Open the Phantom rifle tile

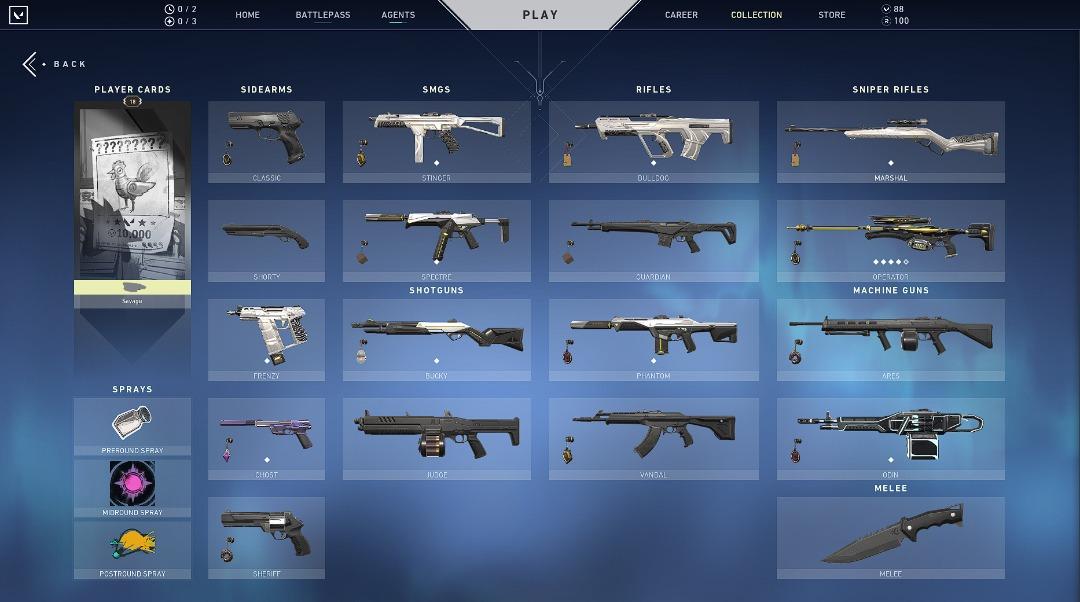pyautogui.click(x=653, y=339)
